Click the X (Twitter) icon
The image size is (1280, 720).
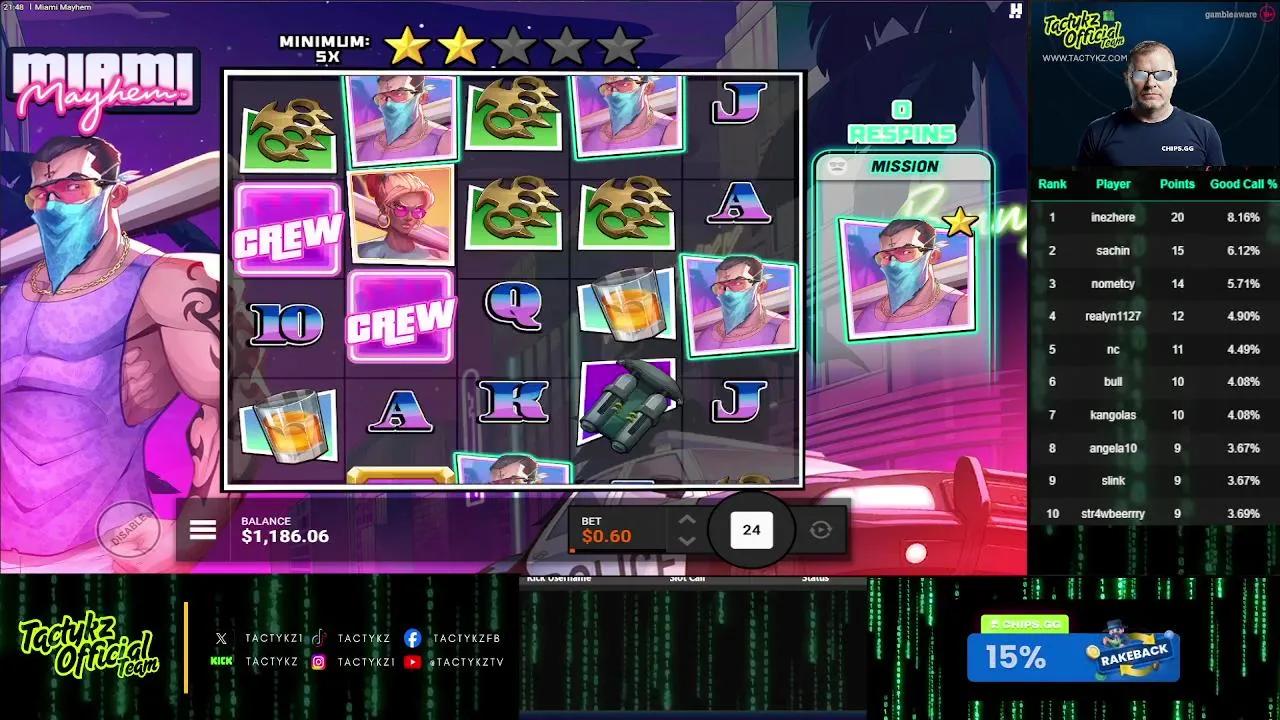coord(220,637)
